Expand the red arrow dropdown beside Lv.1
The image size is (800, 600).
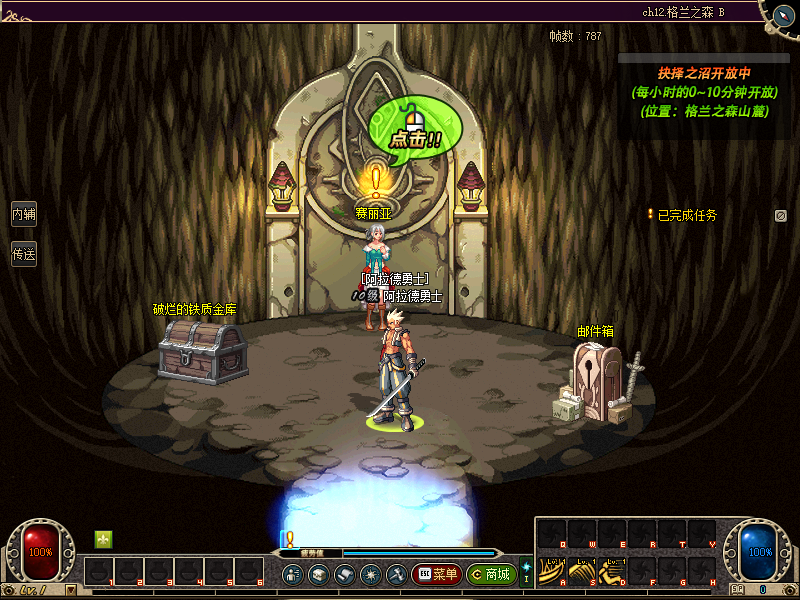pyautogui.click(x=70, y=590)
